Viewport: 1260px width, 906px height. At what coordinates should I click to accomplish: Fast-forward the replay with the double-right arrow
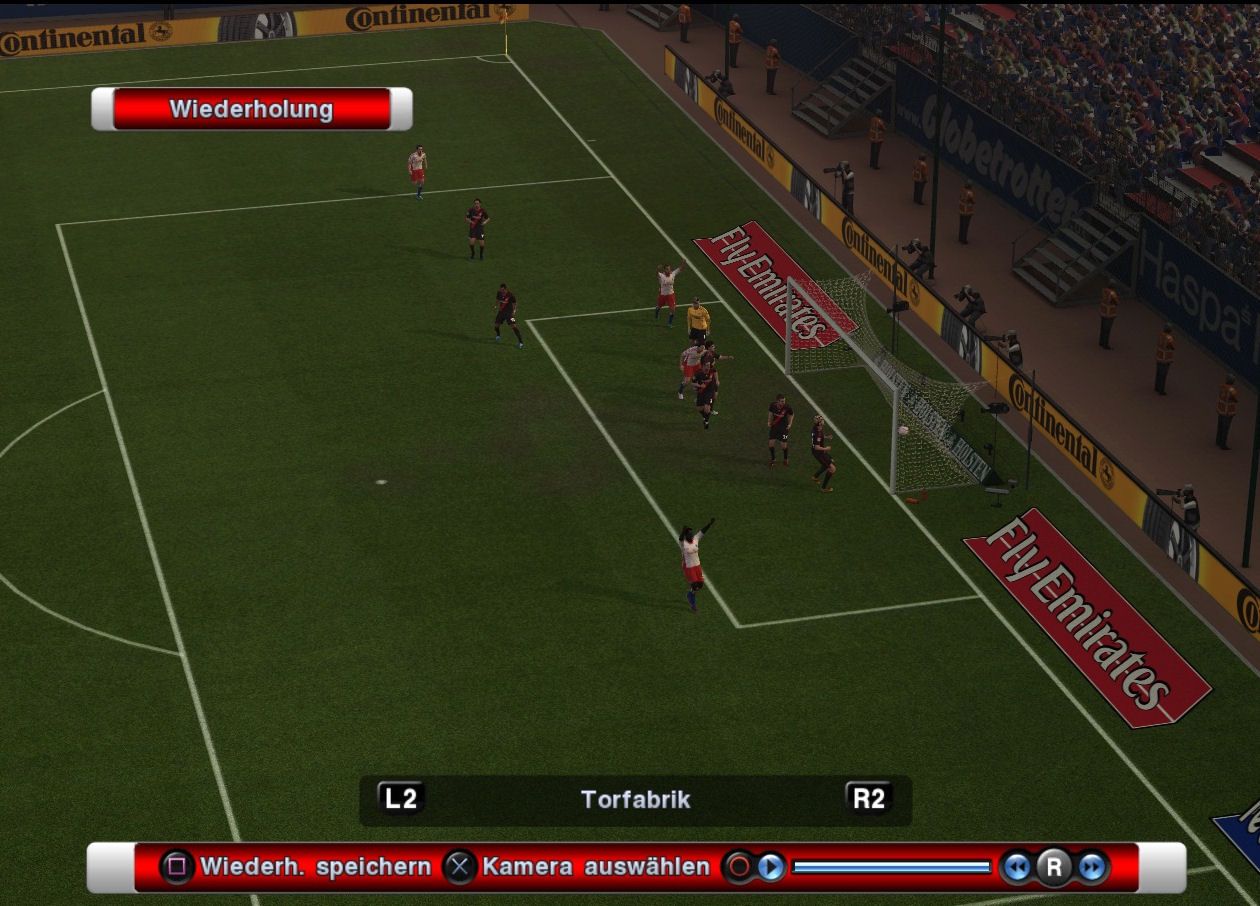coord(1092,867)
